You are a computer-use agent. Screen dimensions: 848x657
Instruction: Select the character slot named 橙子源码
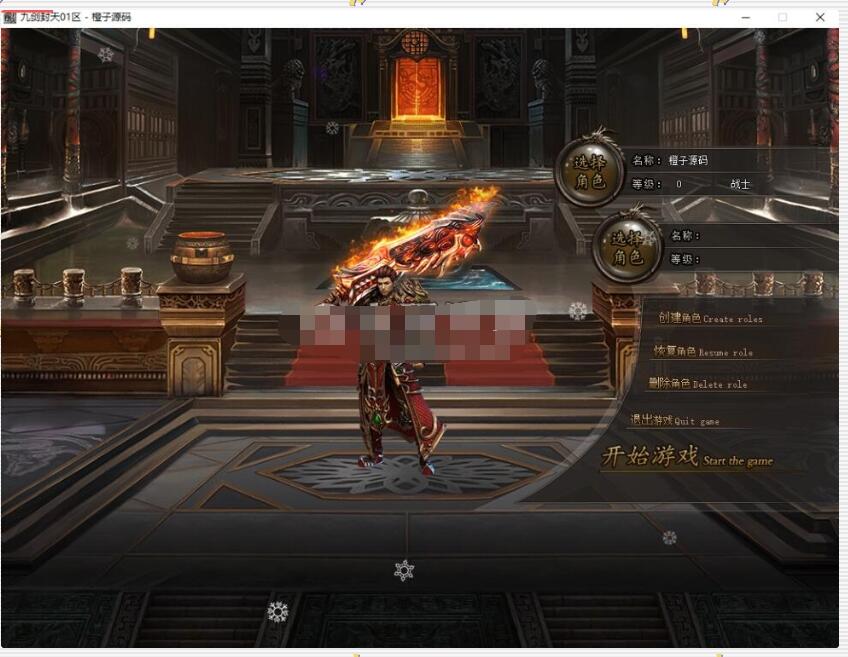click(x=591, y=172)
